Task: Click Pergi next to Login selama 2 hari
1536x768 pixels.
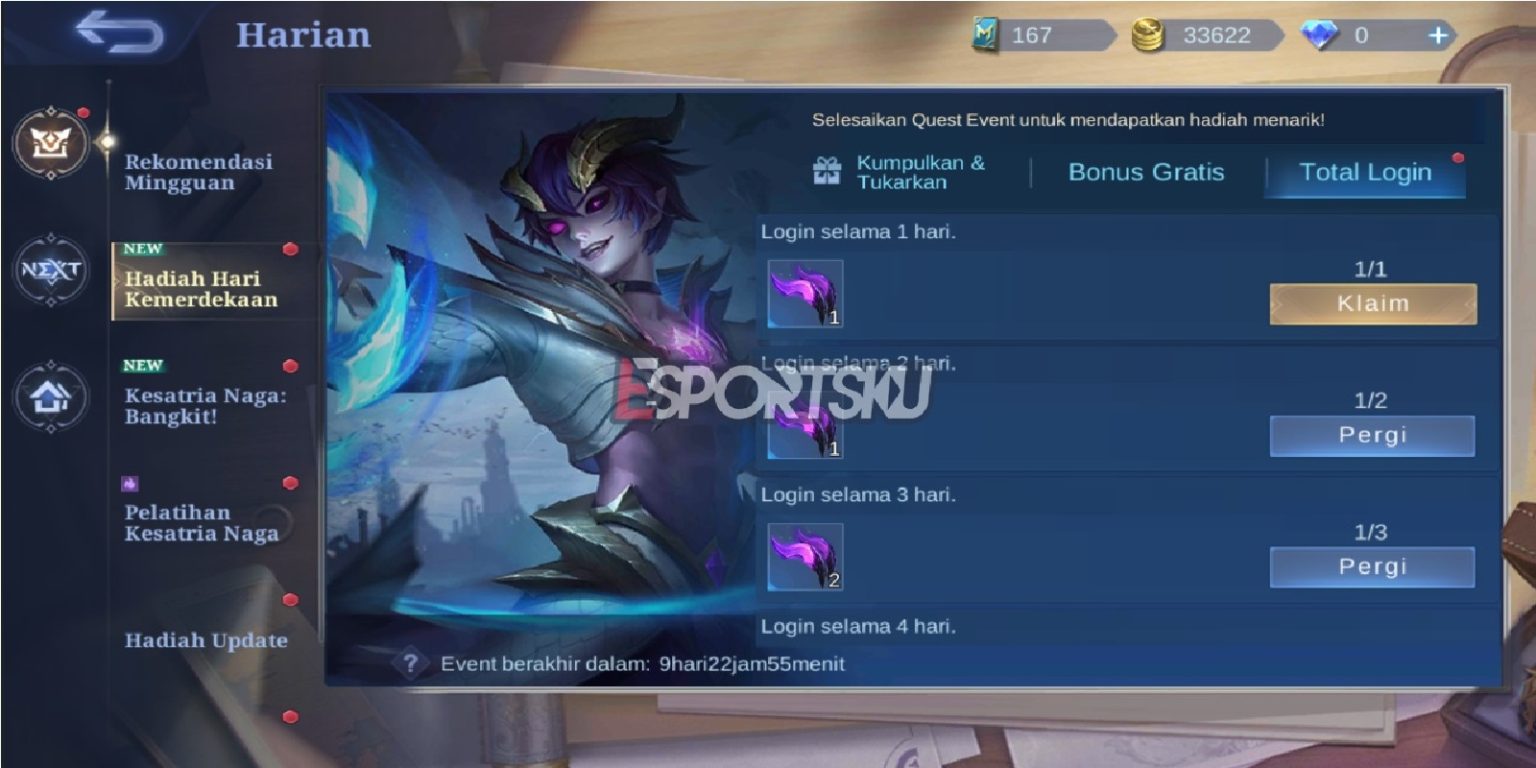Action: 1371,435
